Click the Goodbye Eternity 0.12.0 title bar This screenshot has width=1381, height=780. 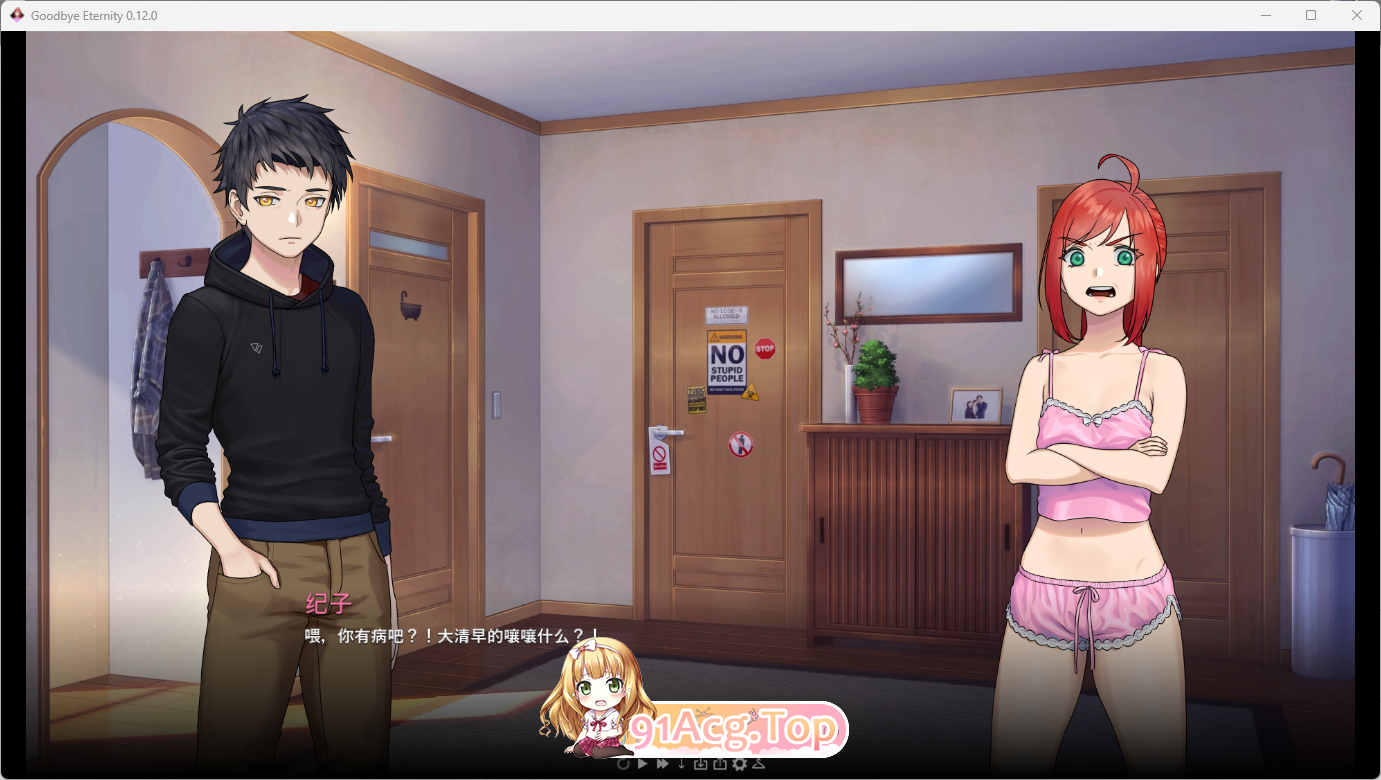coord(600,15)
